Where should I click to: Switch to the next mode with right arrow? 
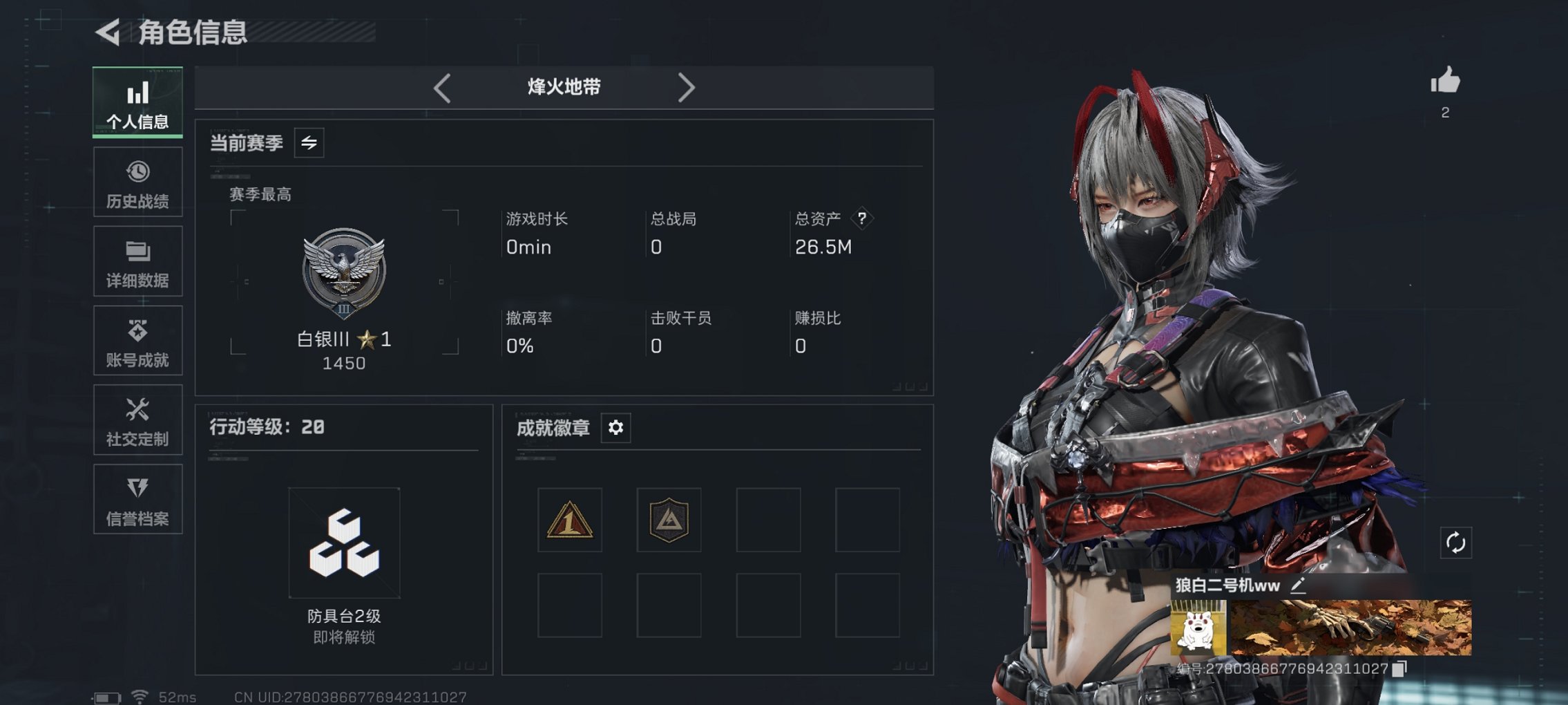coord(686,87)
